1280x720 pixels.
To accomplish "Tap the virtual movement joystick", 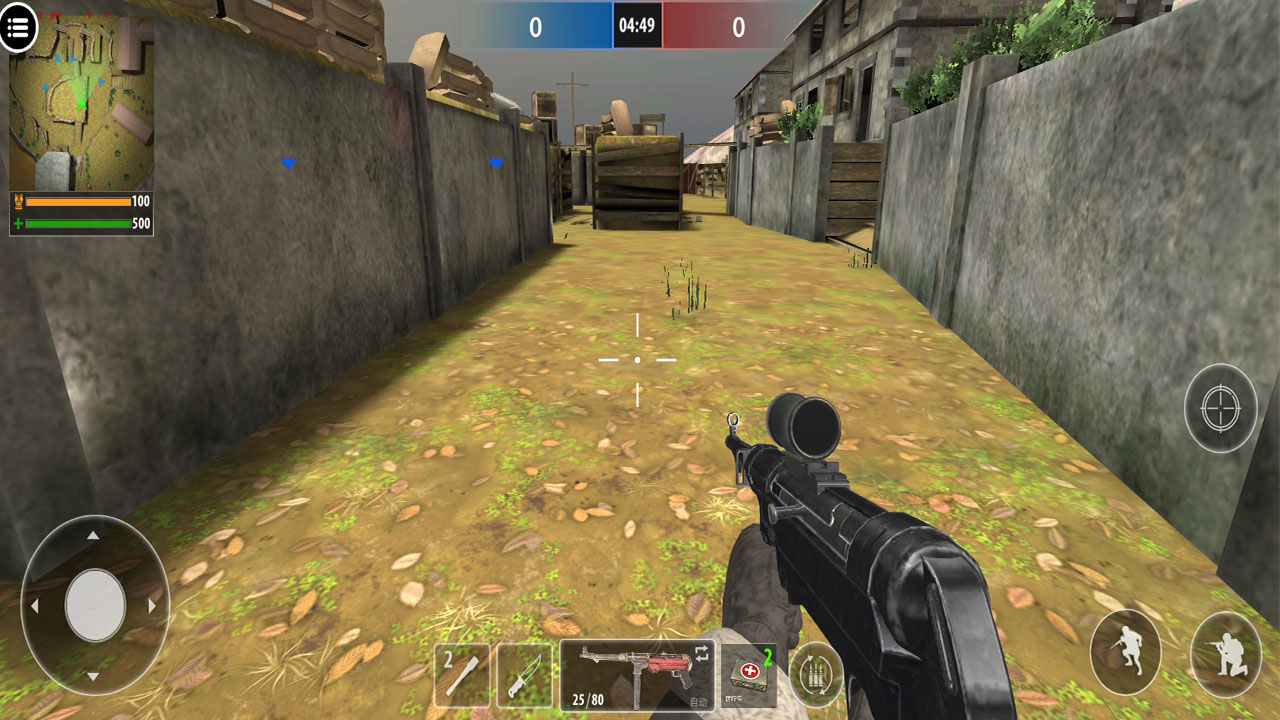I will (95, 605).
